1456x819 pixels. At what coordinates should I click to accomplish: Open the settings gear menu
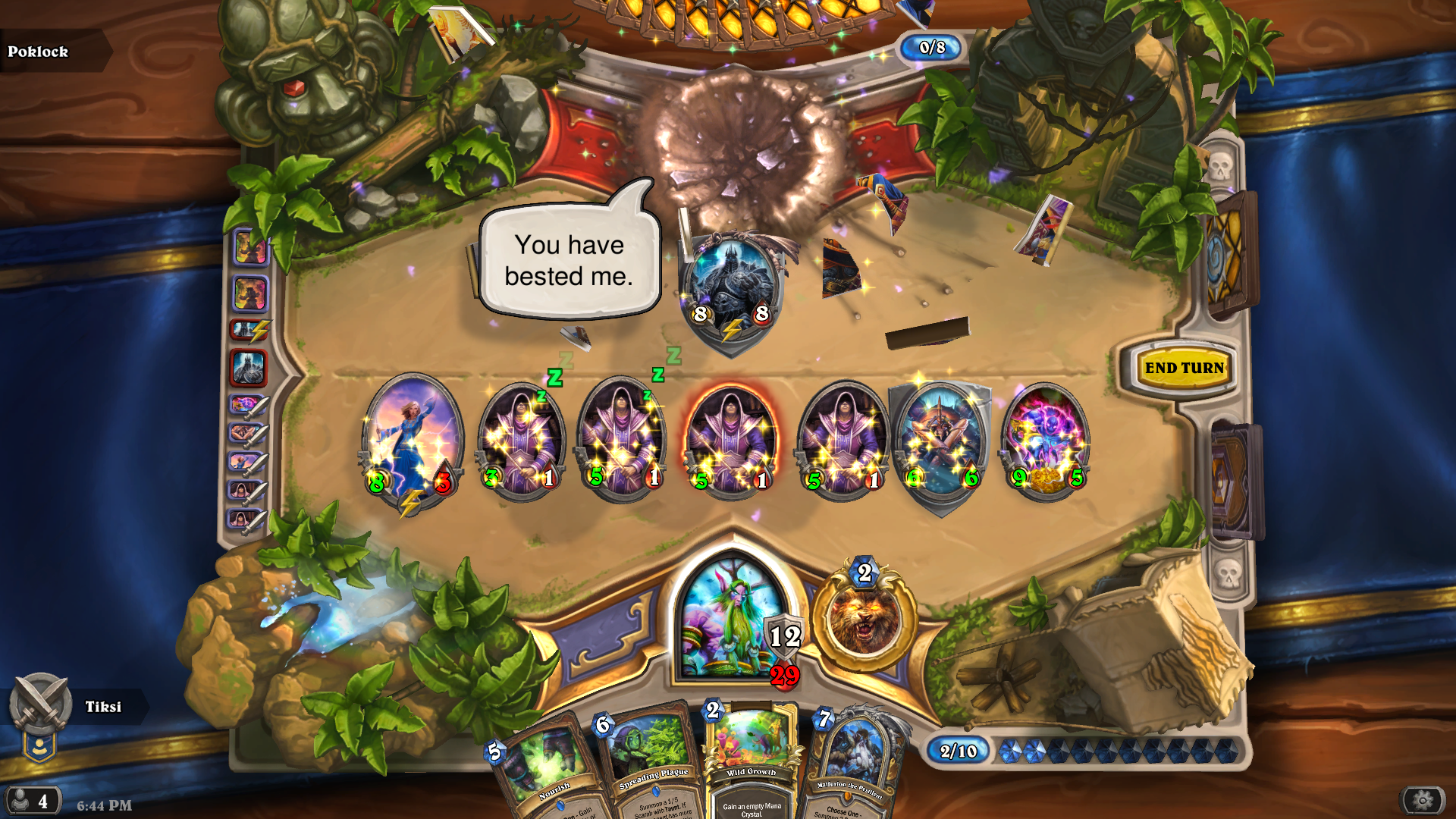pos(1423,800)
